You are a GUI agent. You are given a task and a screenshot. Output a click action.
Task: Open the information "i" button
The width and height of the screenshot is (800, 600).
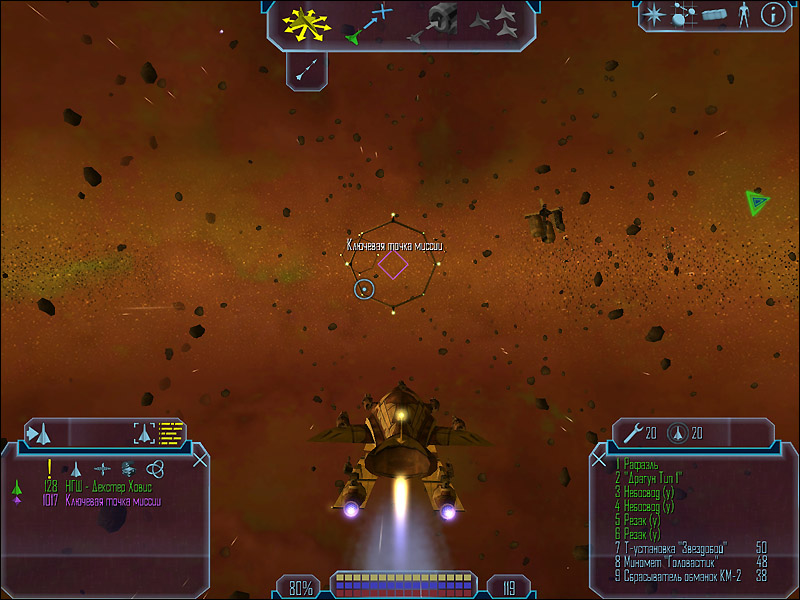(772, 15)
